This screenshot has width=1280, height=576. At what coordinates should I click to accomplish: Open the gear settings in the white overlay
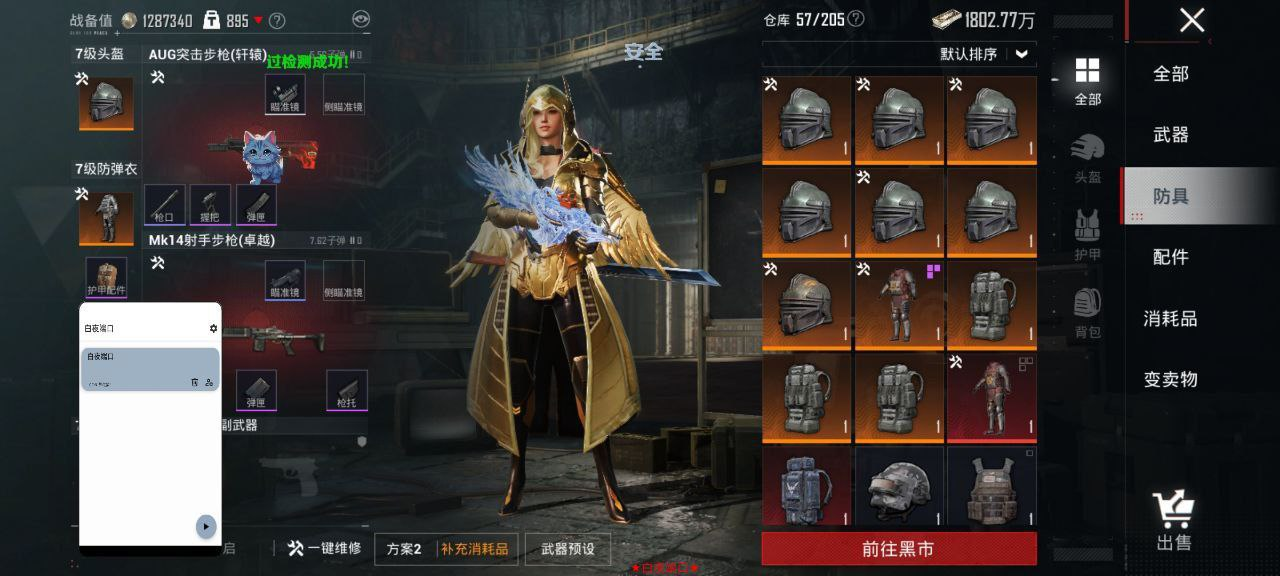click(213, 328)
